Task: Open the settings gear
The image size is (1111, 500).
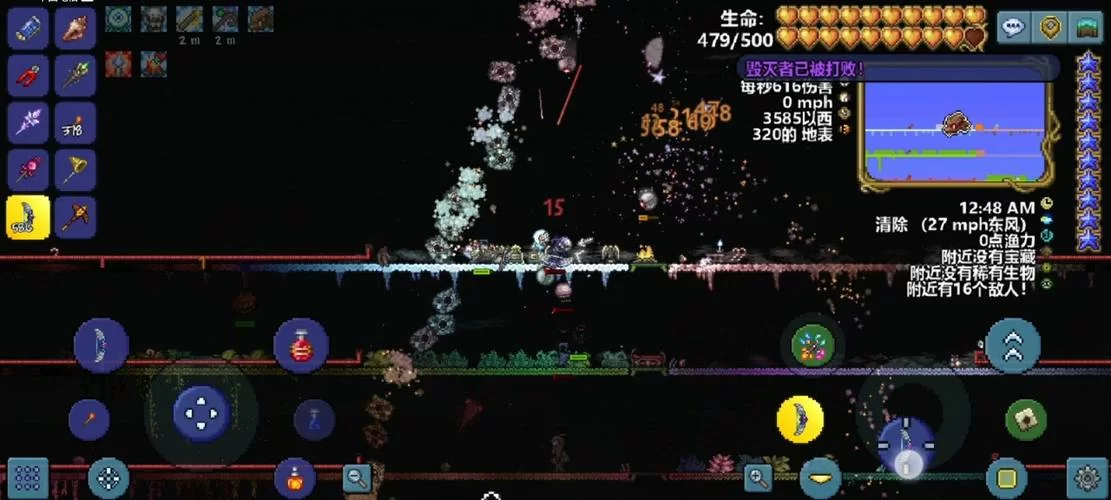Action: tap(1087, 476)
